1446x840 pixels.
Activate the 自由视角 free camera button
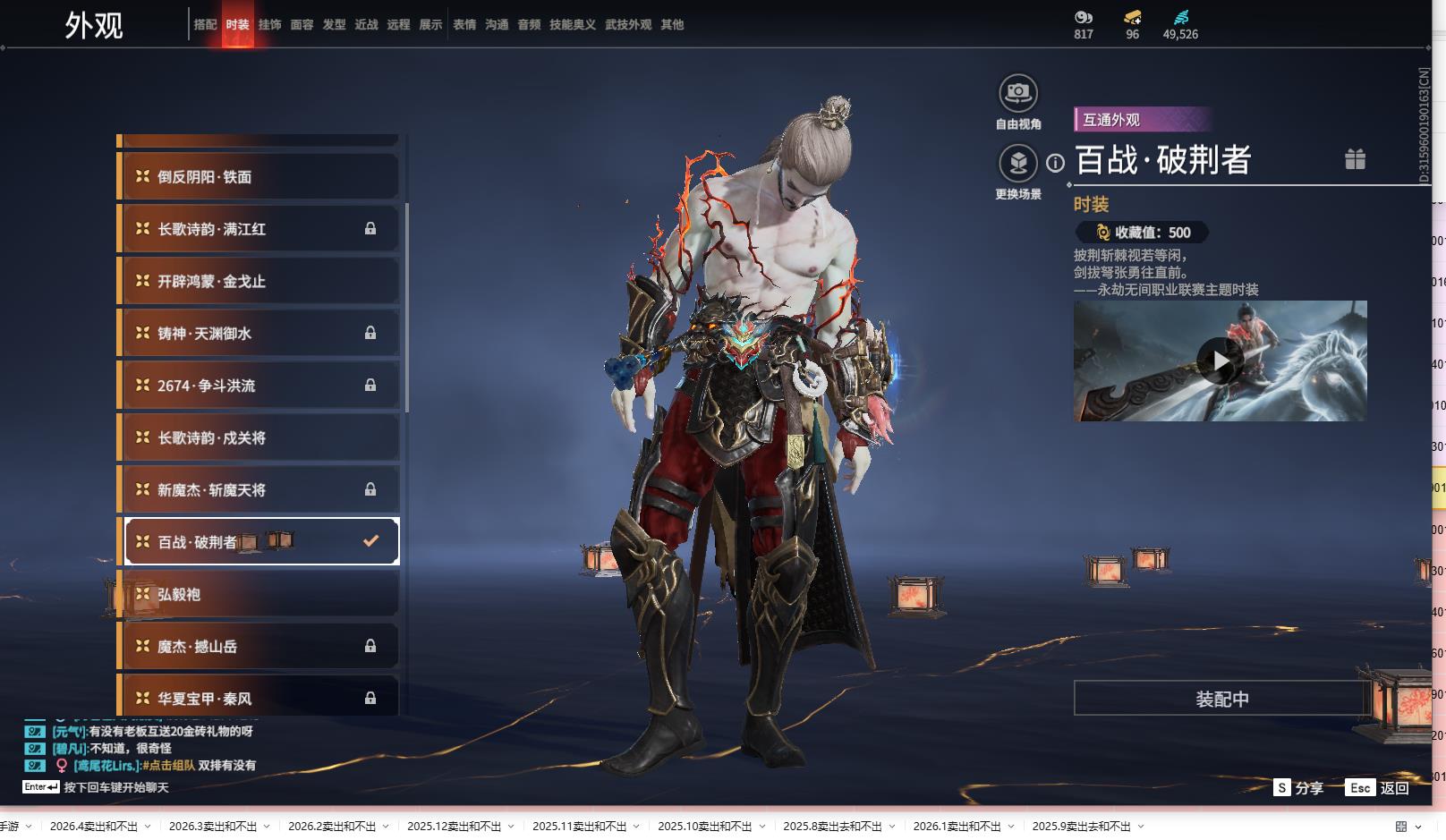click(1018, 93)
